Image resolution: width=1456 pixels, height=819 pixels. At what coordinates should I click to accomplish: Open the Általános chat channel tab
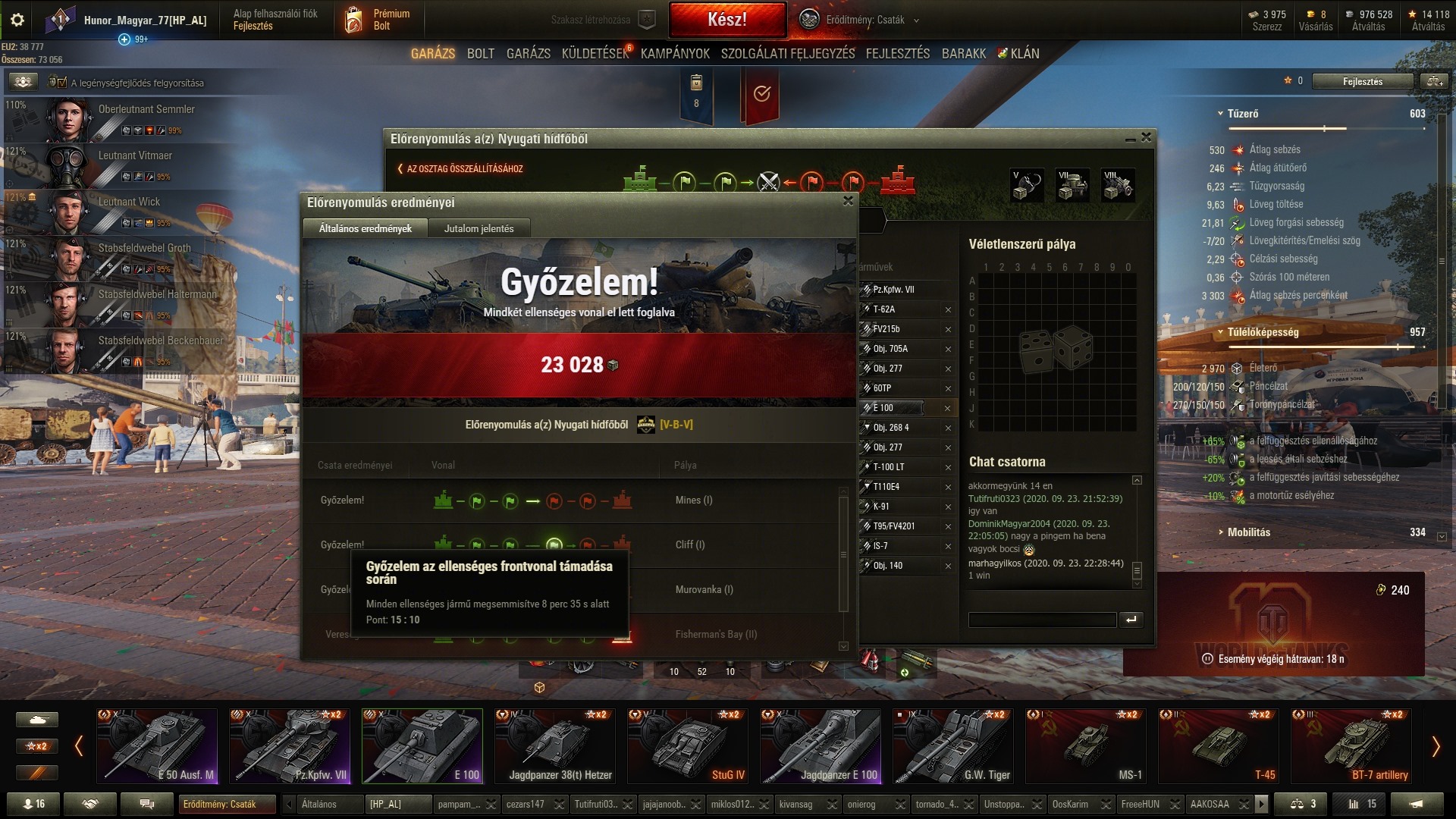(x=319, y=804)
